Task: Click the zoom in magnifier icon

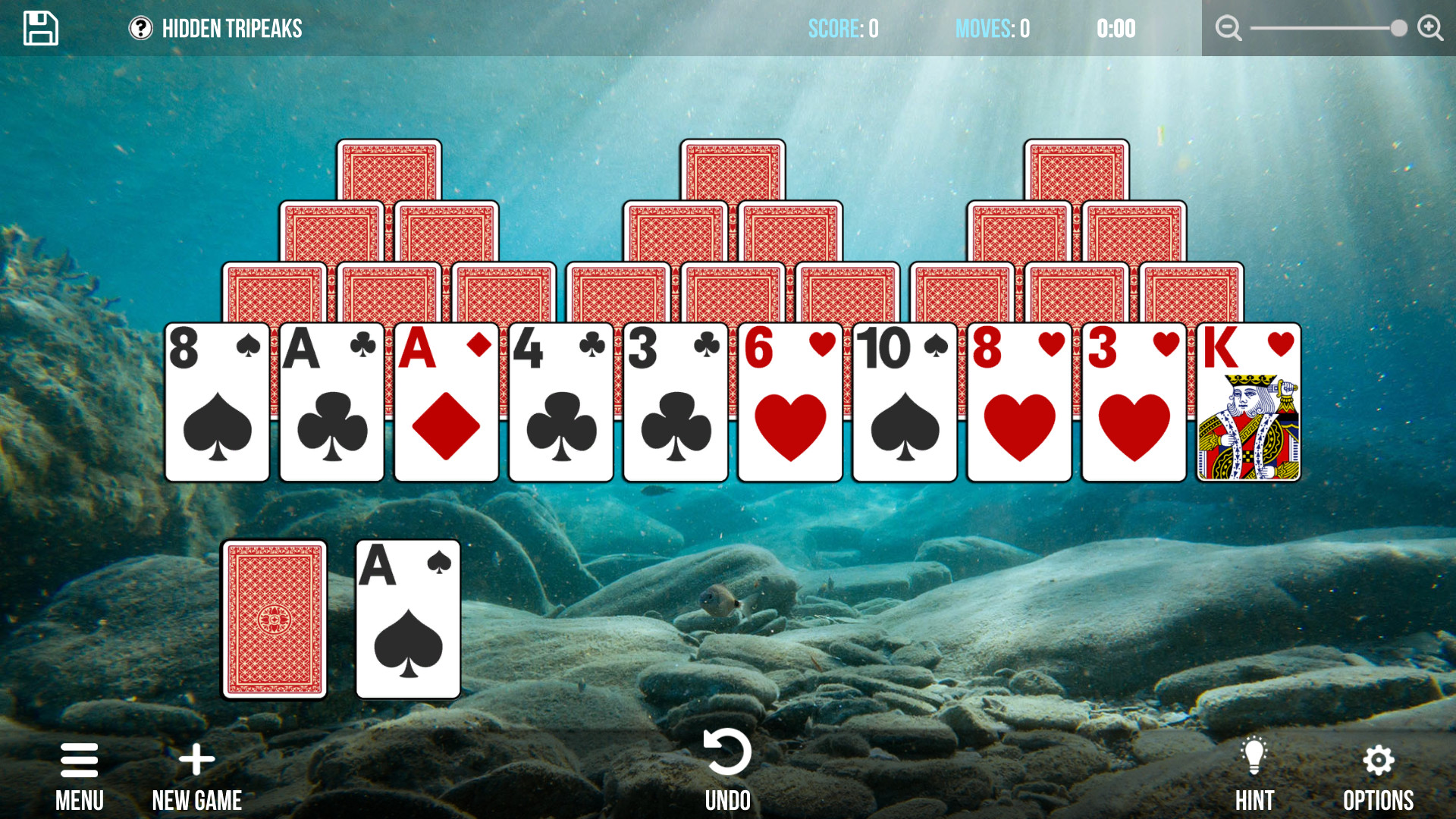Action: point(1430,27)
